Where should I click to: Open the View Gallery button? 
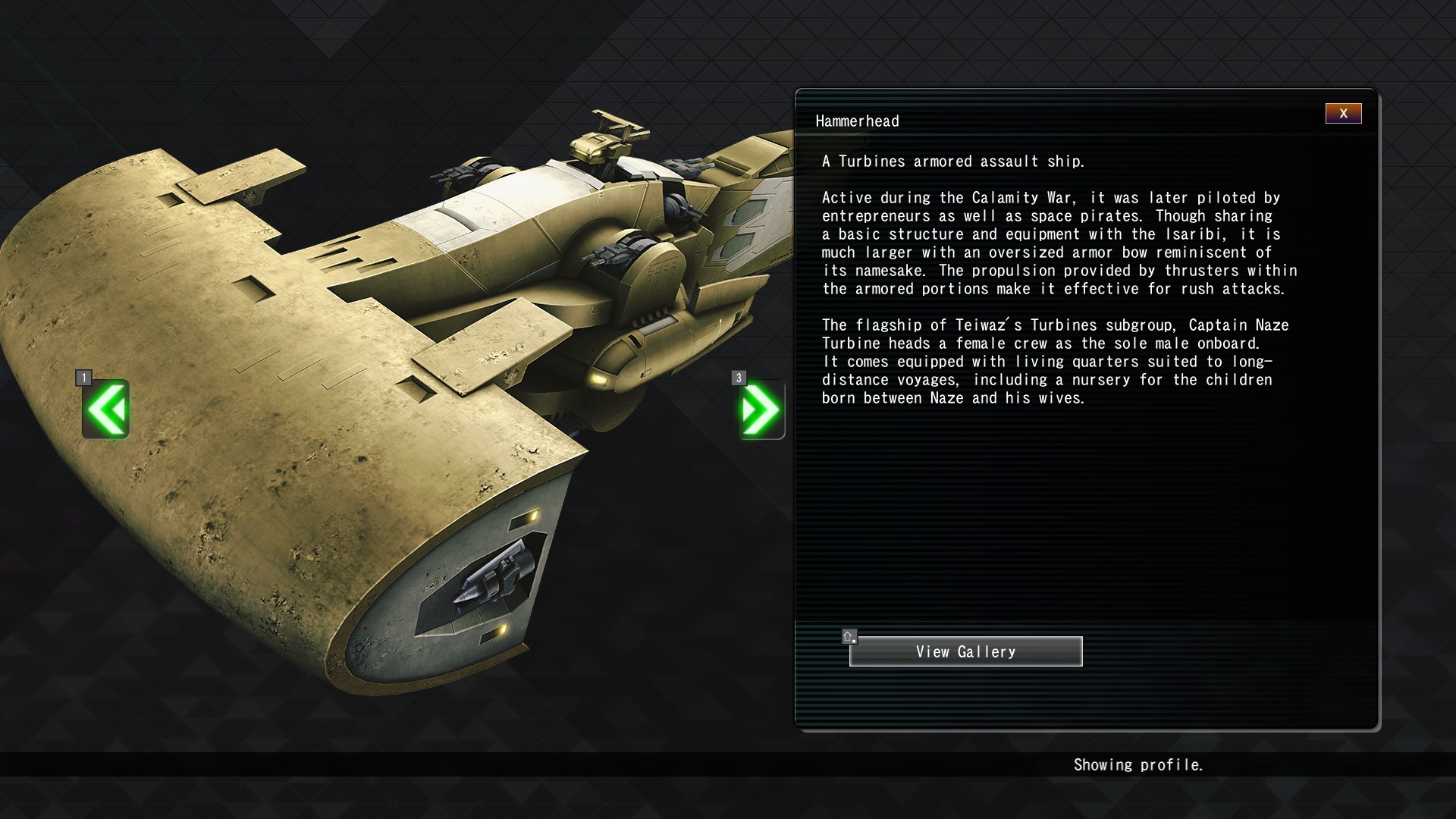965,651
